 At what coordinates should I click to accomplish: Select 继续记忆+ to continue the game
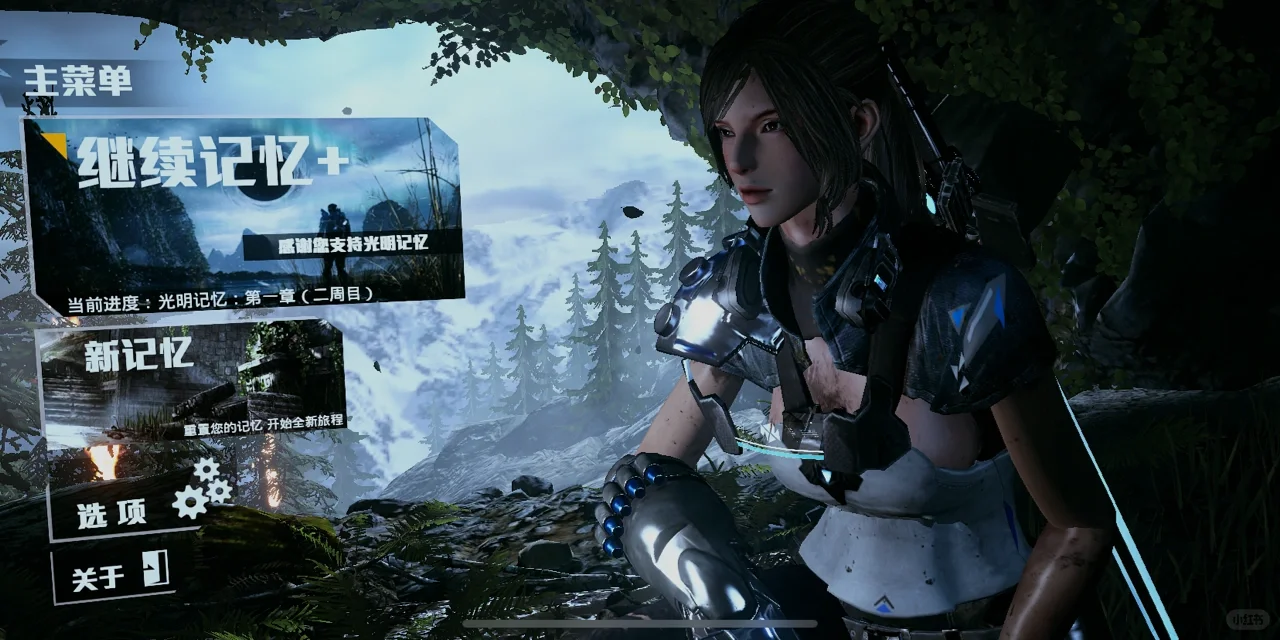coord(243,210)
